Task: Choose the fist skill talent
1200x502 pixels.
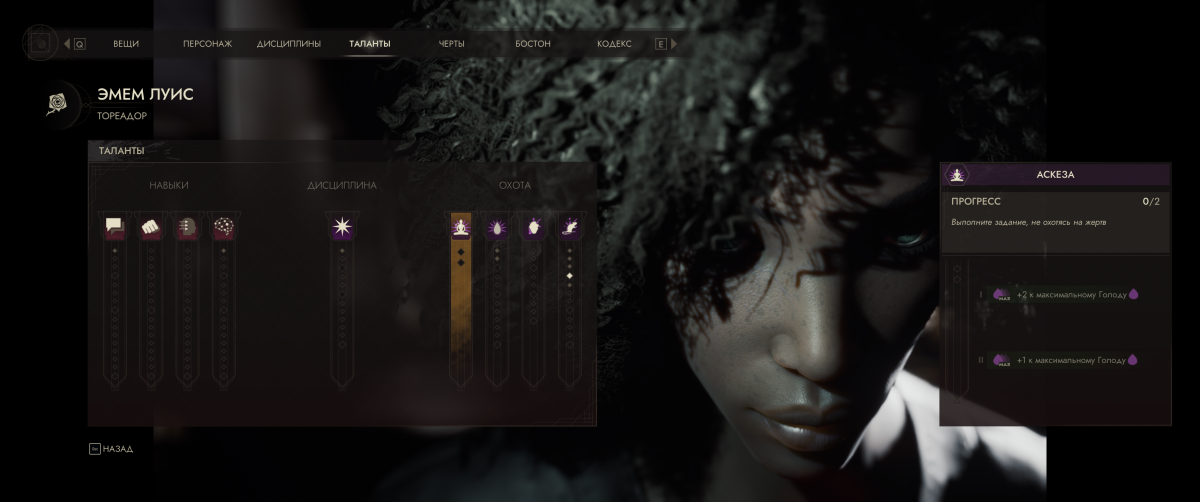Action: tap(150, 227)
